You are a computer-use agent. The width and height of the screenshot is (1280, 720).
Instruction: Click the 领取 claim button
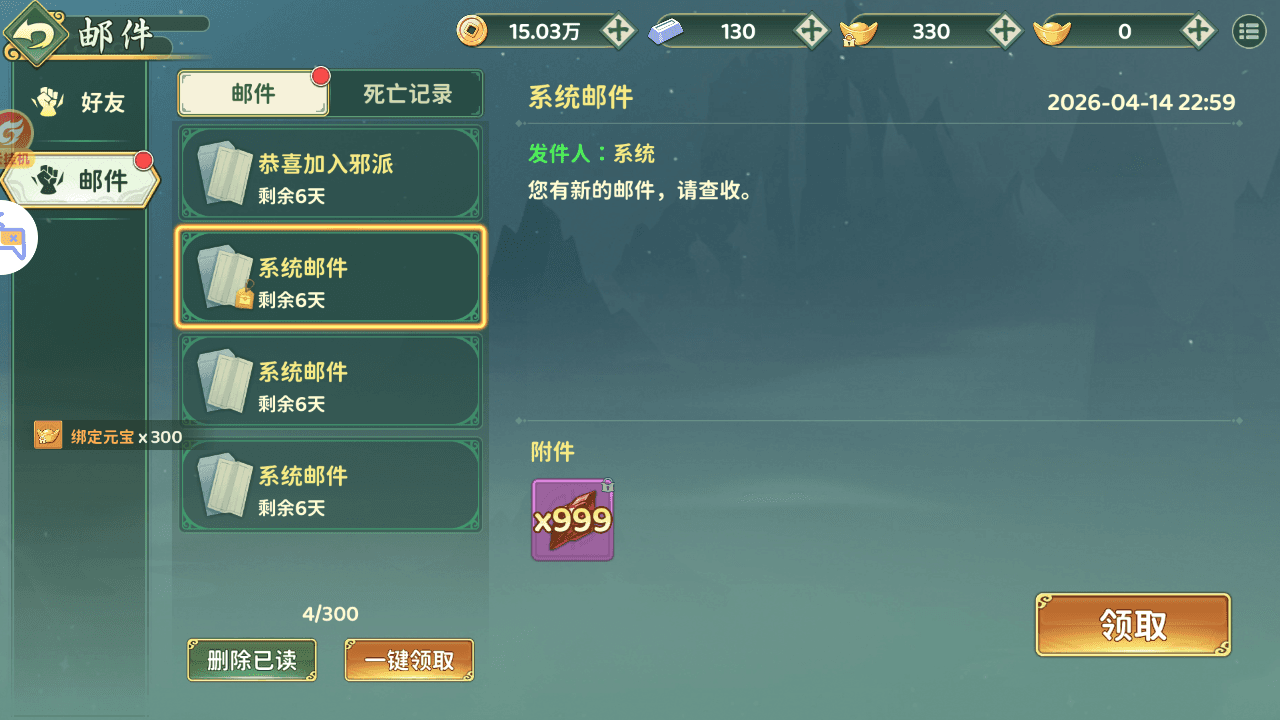click(1132, 624)
